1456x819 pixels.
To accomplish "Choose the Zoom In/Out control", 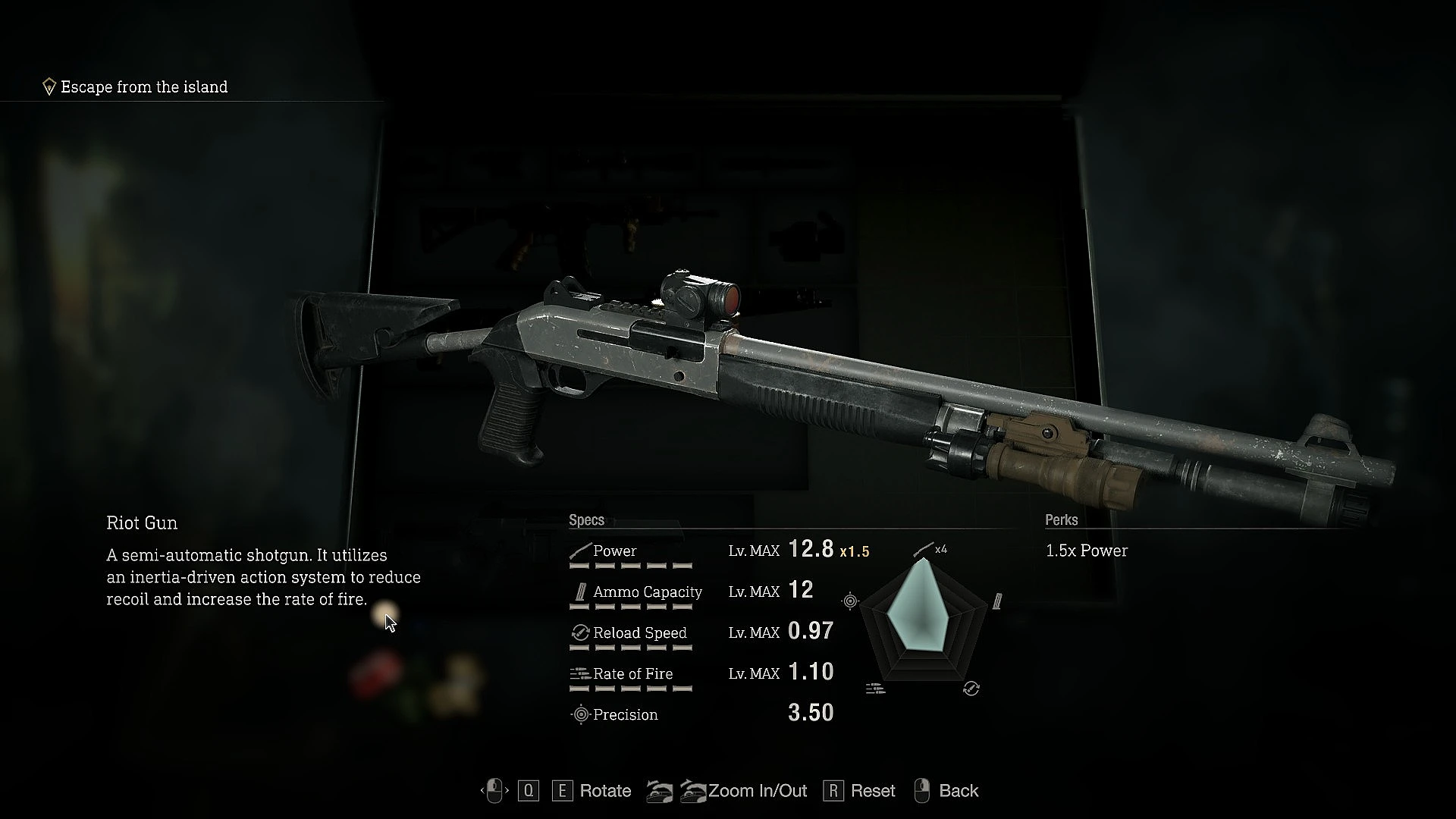I will (x=756, y=791).
